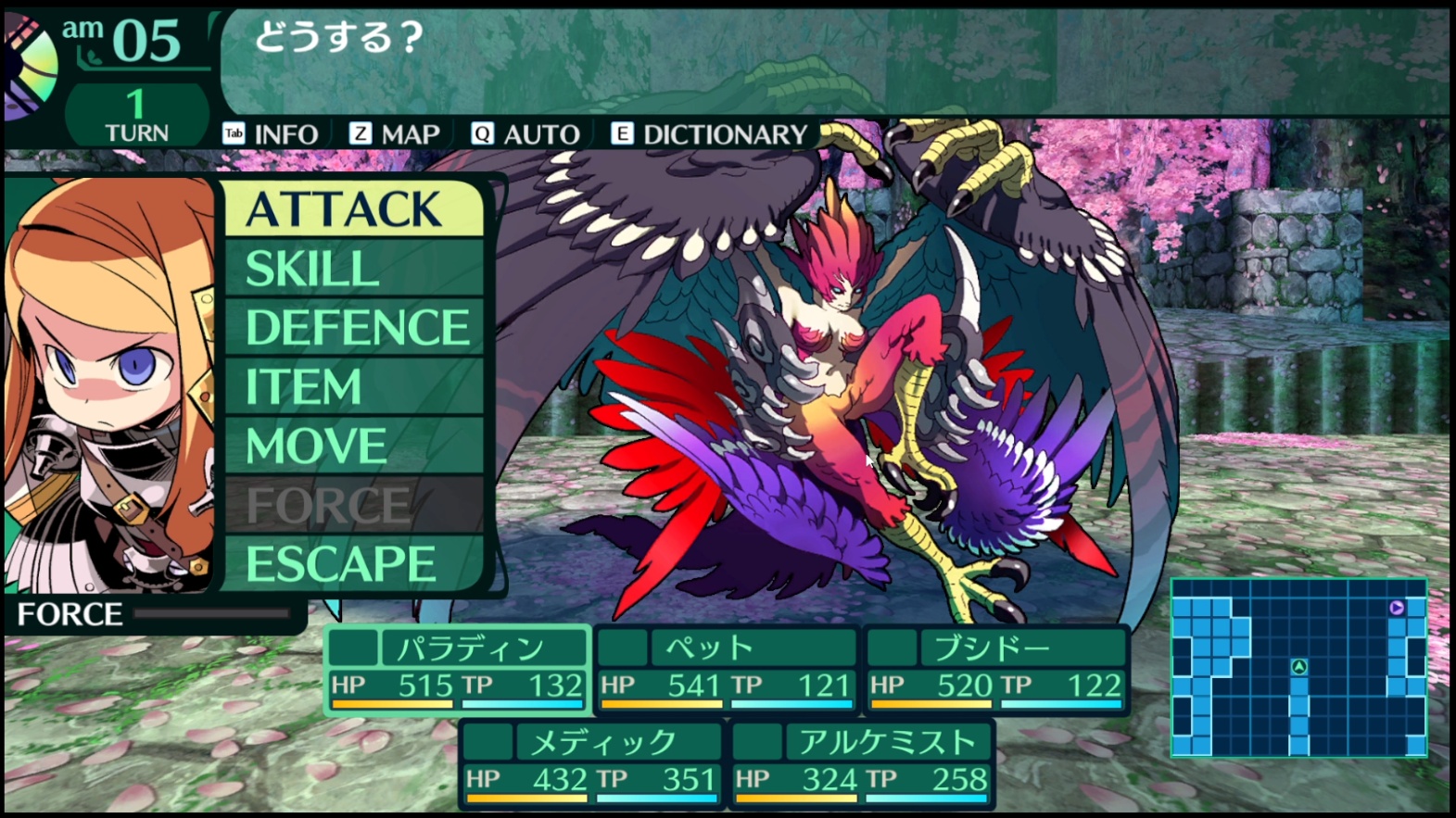The width and height of the screenshot is (1456, 818).
Task: Choose the MOVE command
Action: pos(353,447)
